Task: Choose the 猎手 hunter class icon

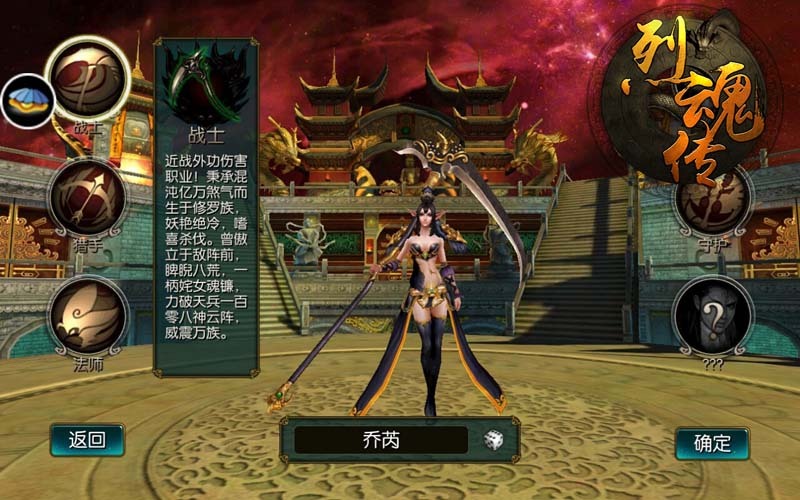Action: point(87,198)
